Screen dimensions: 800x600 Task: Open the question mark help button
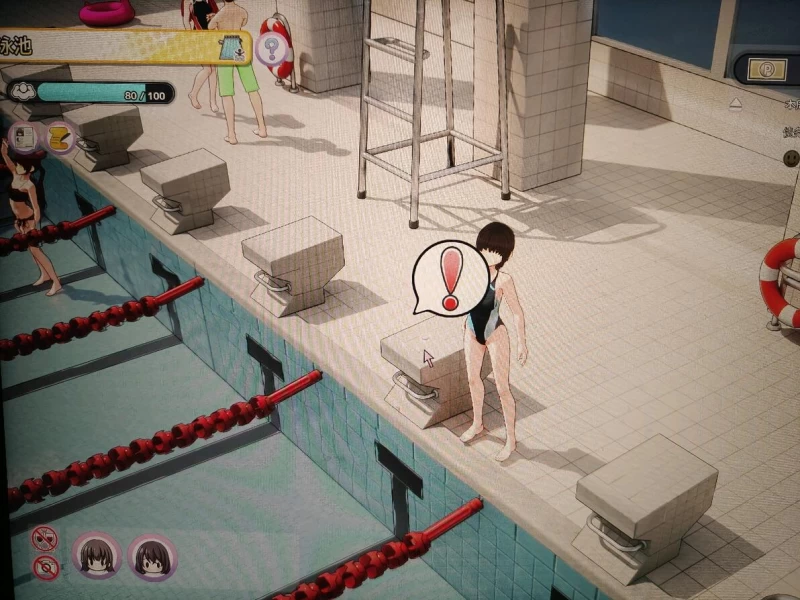(x=271, y=48)
